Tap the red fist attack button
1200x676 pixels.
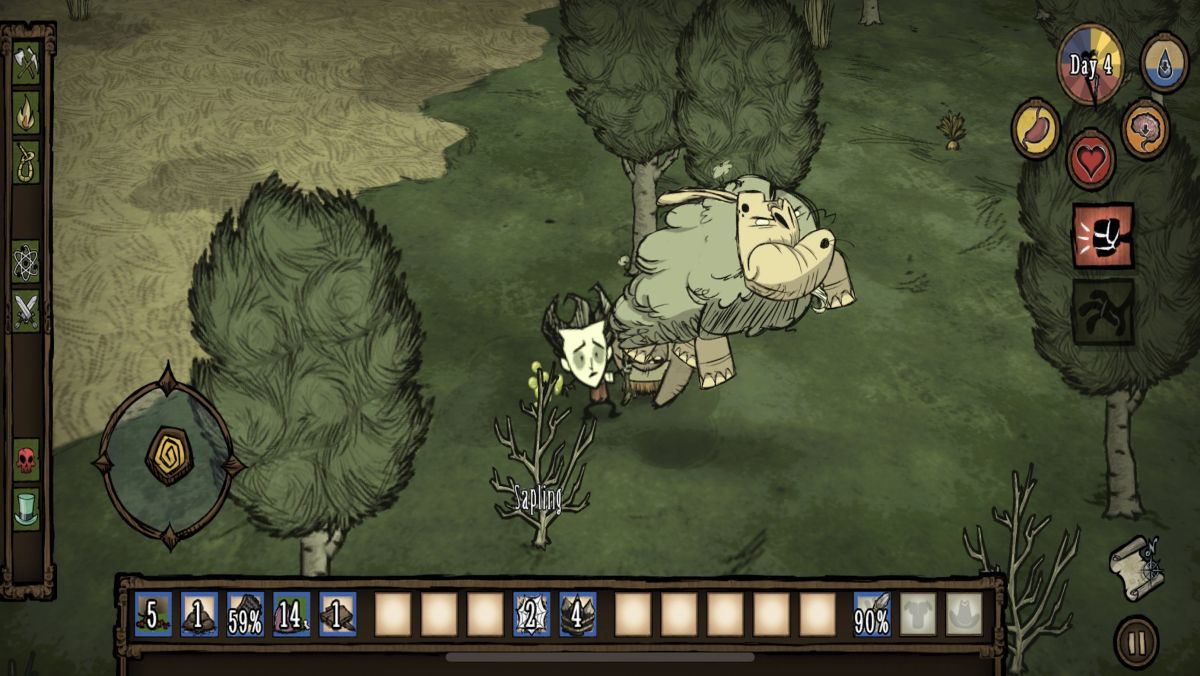(1103, 236)
